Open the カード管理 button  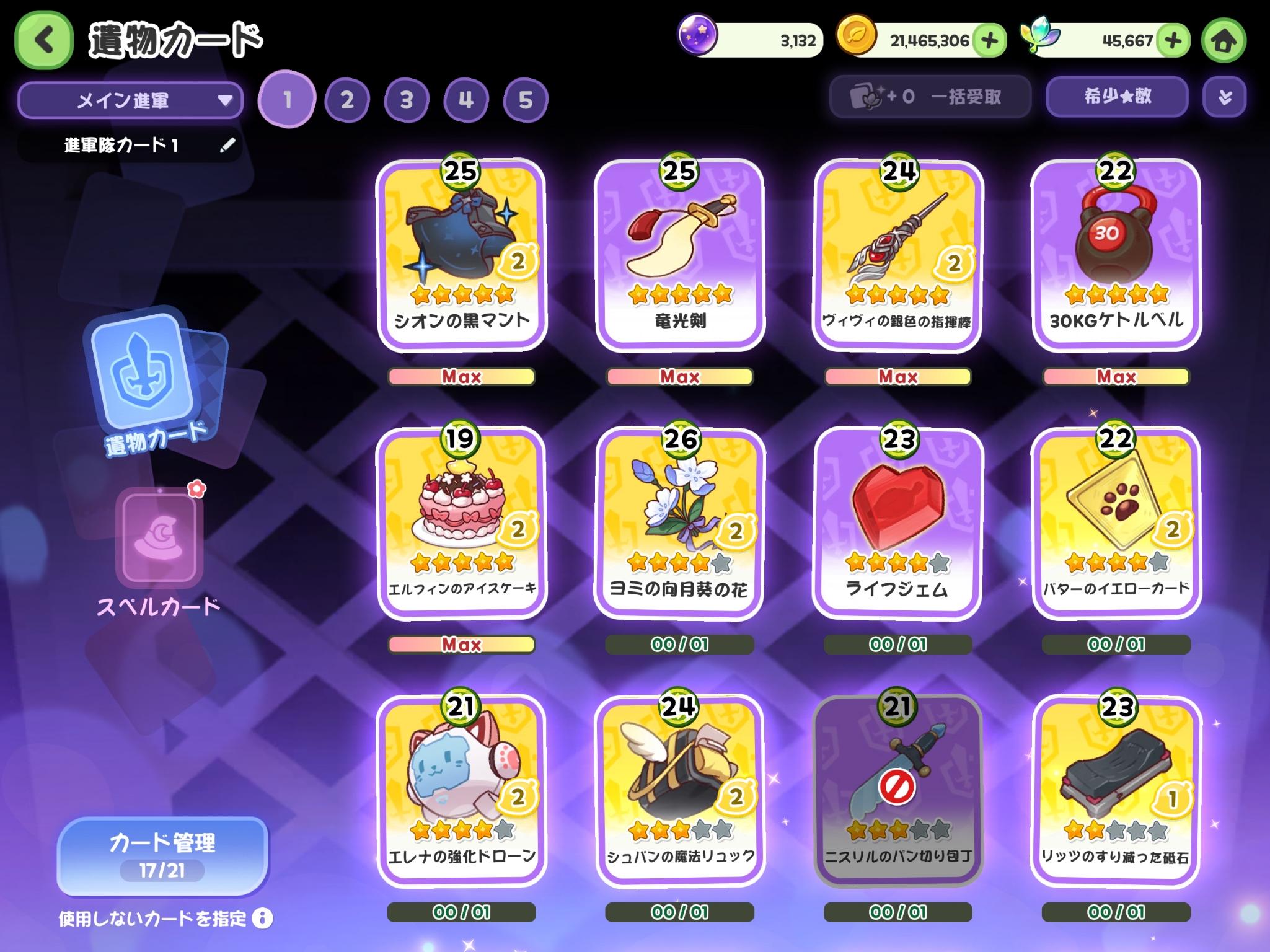coord(162,855)
